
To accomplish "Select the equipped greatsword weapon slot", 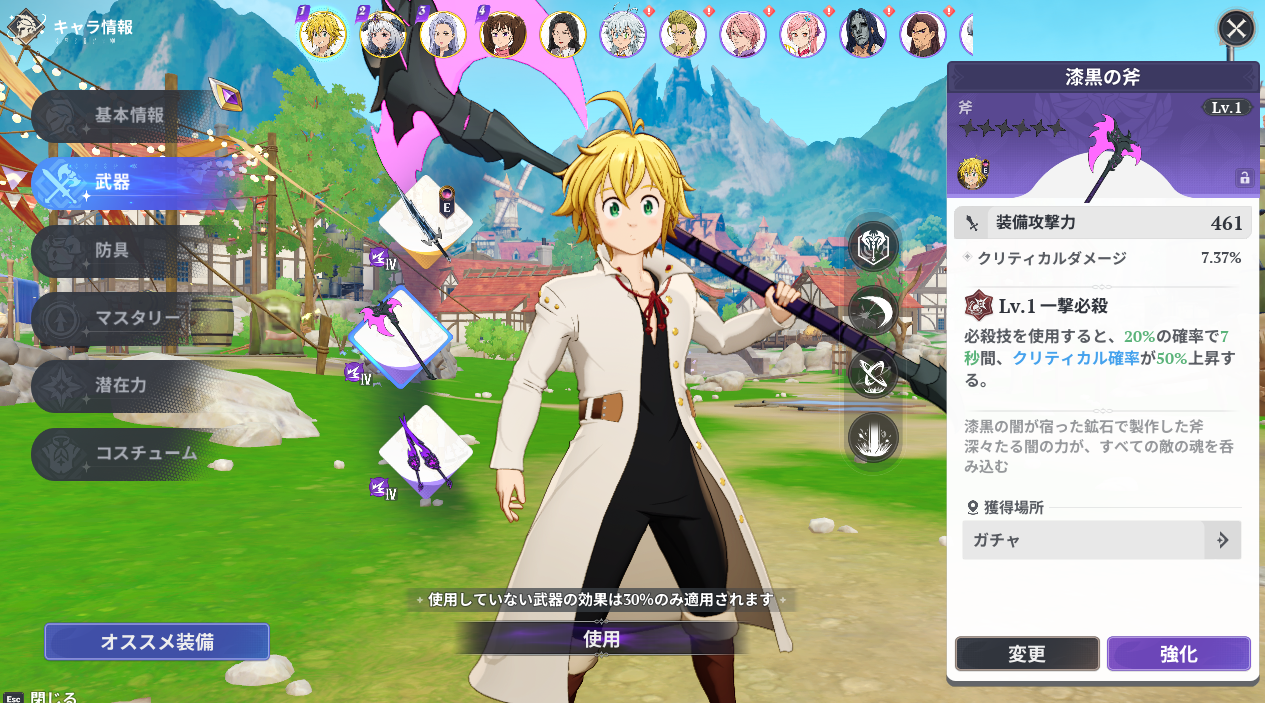I will pos(424,223).
